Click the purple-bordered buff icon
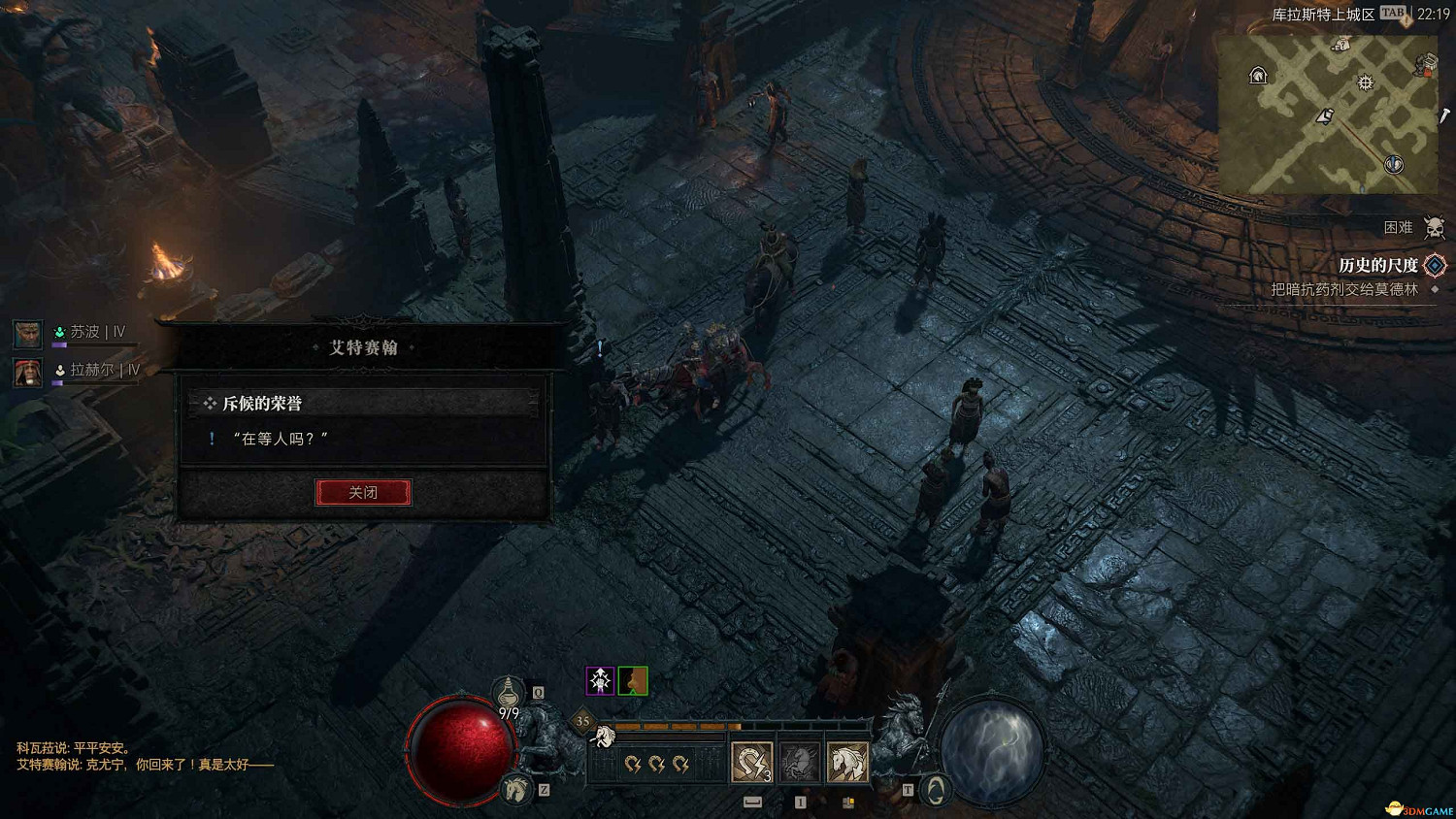The width and height of the screenshot is (1456, 819). tap(601, 681)
